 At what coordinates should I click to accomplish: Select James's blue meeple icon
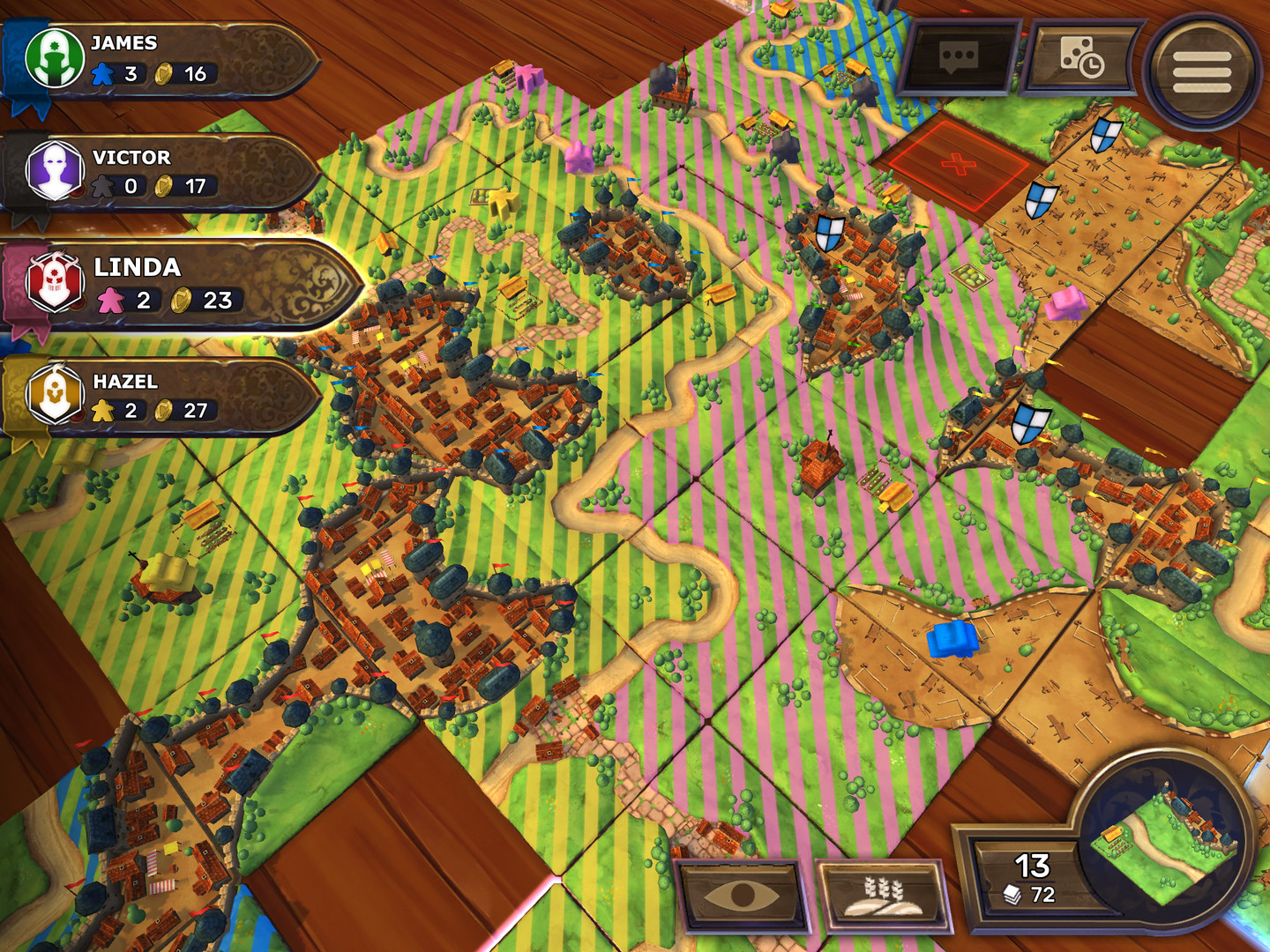pos(105,76)
